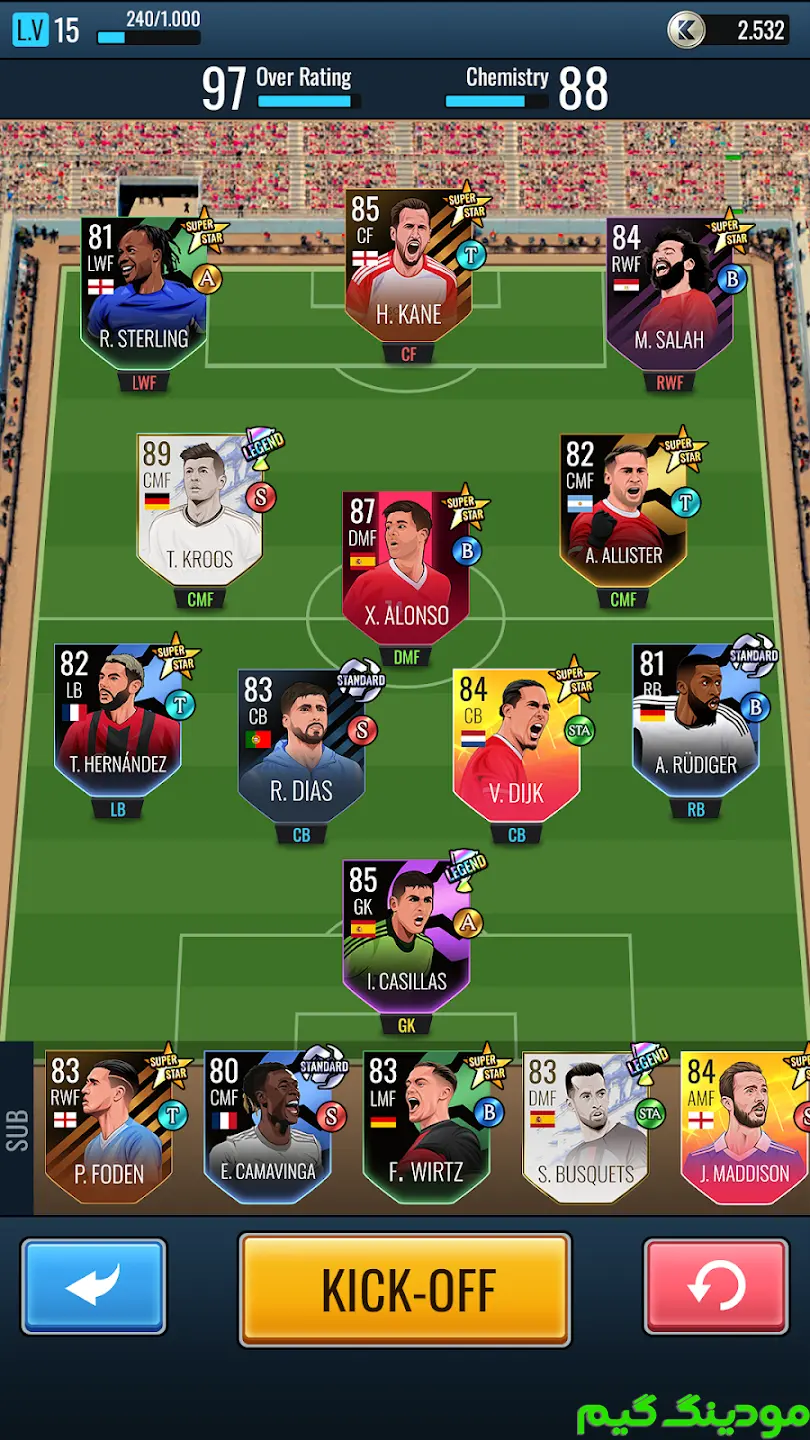Pick substitute P. Foden

pos(109,1128)
